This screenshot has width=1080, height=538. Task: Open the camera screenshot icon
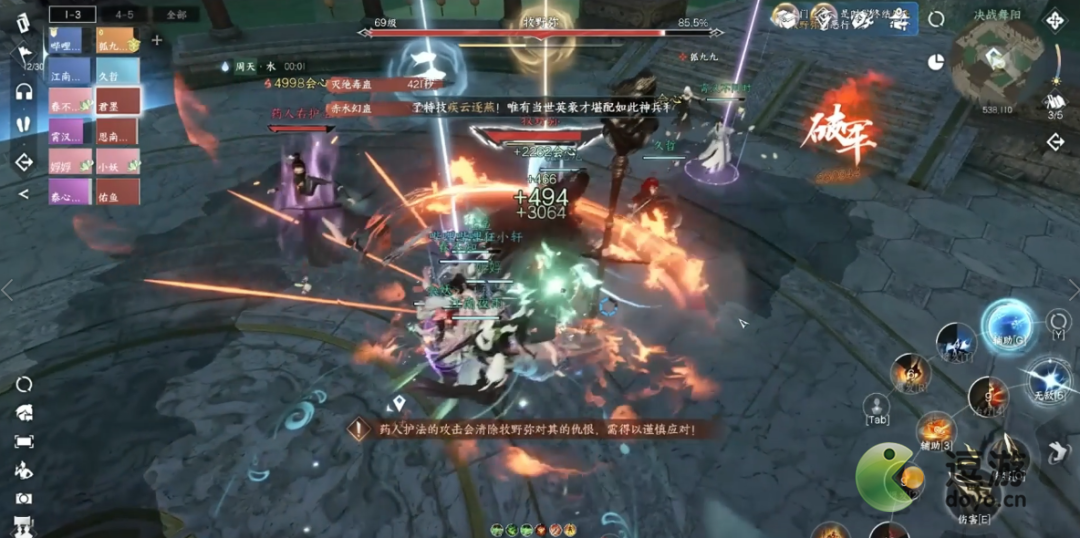(x=24, y=498)
